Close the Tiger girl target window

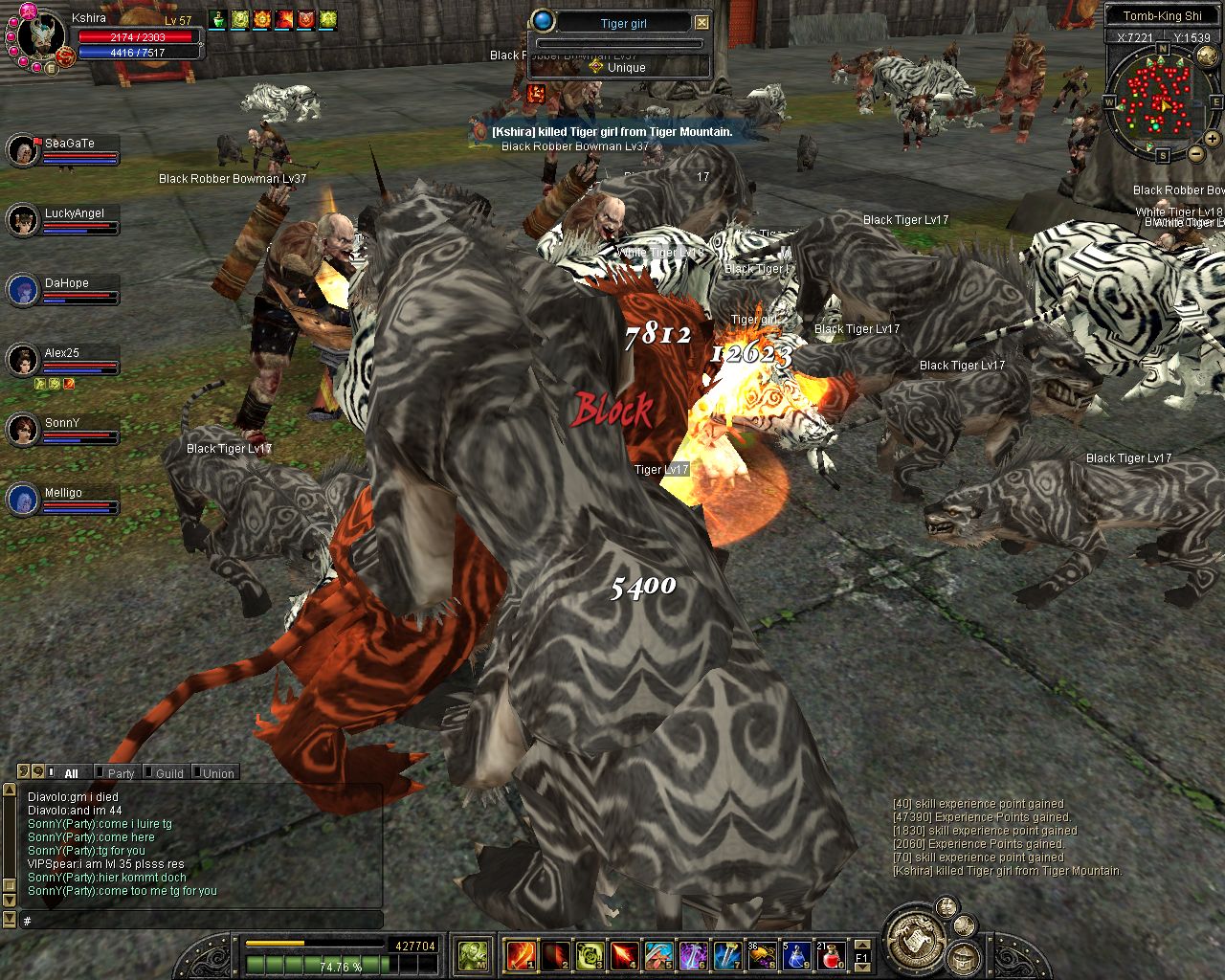point(702,22)
